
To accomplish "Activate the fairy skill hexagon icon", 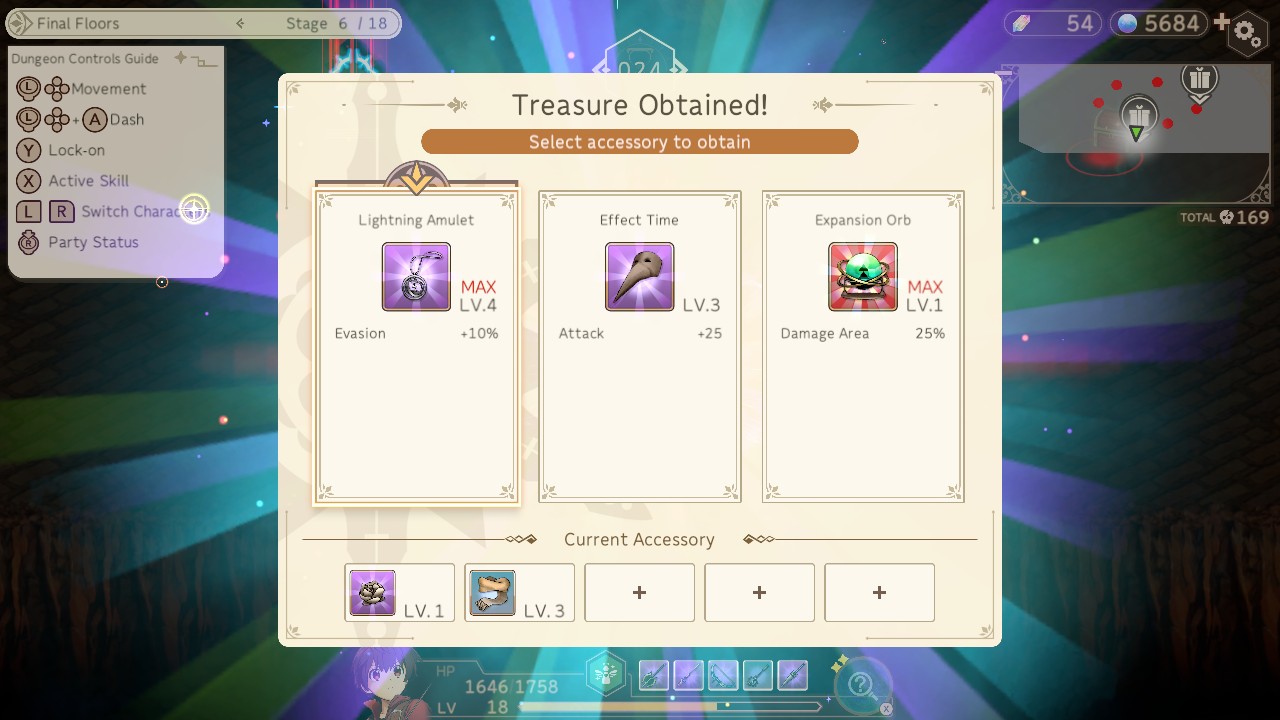I will tap(605, 673).
